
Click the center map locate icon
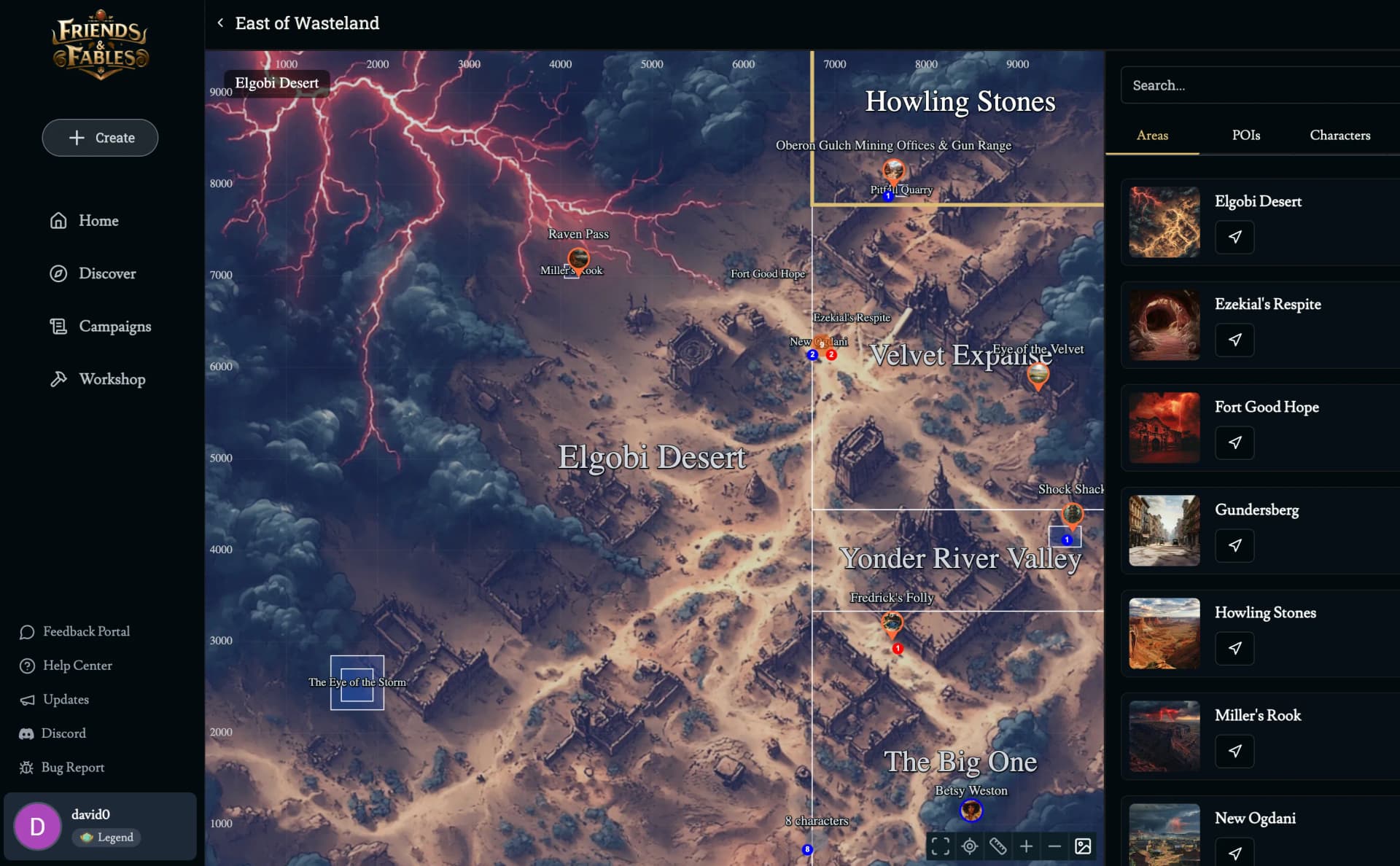click(969, 846)
